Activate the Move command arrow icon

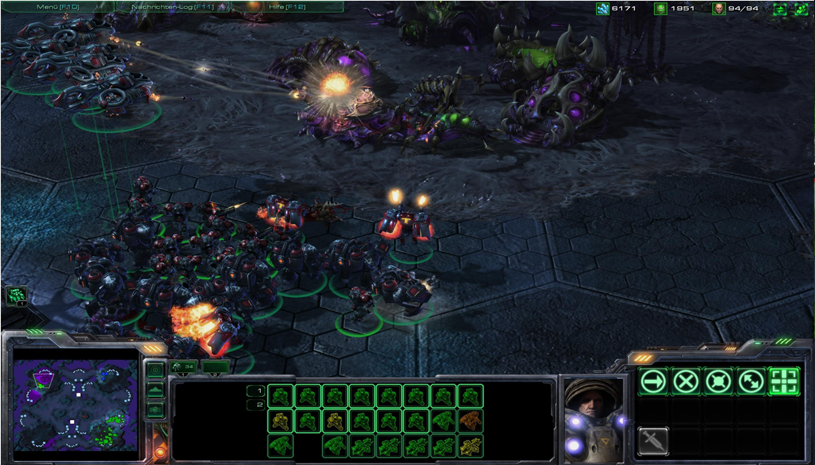pyautogui.click(x=653, y=381)
